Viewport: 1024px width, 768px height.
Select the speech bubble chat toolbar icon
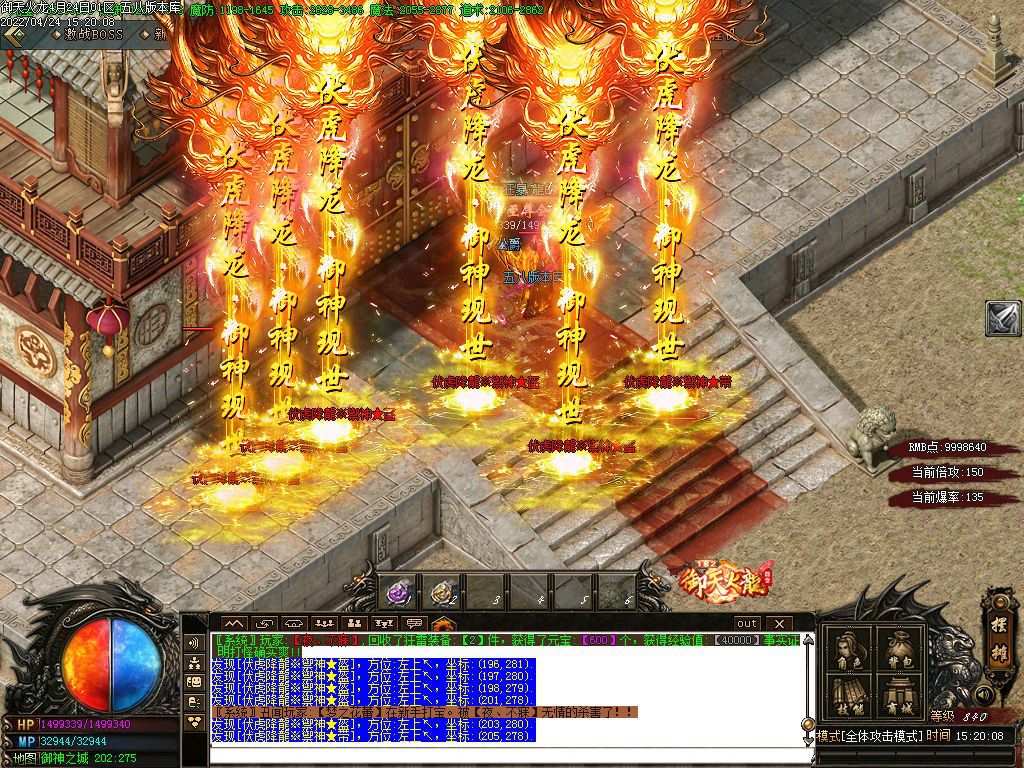414,624
